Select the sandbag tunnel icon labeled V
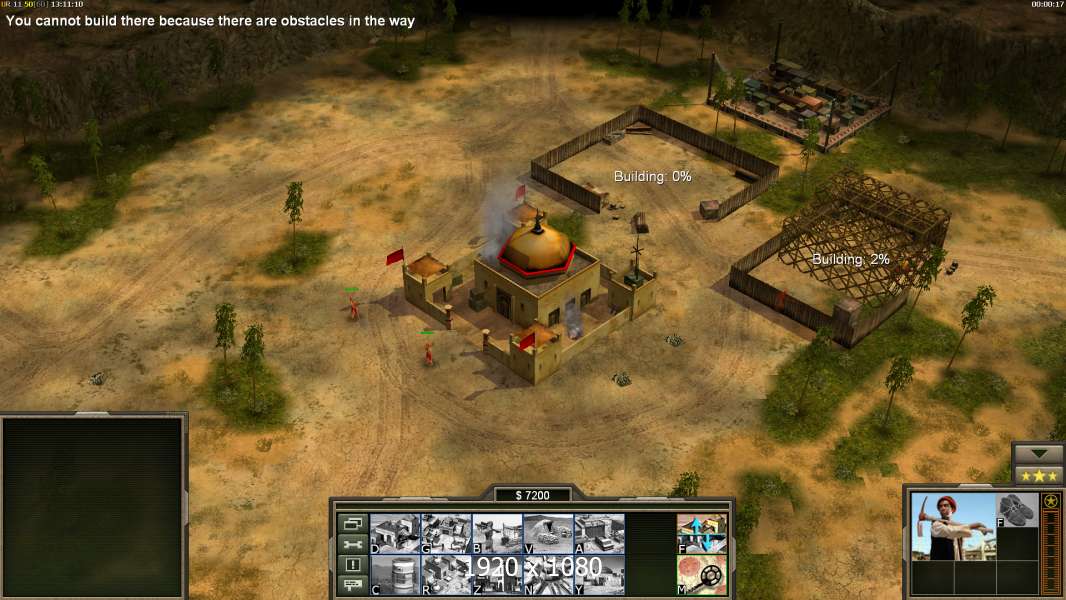 548,533
